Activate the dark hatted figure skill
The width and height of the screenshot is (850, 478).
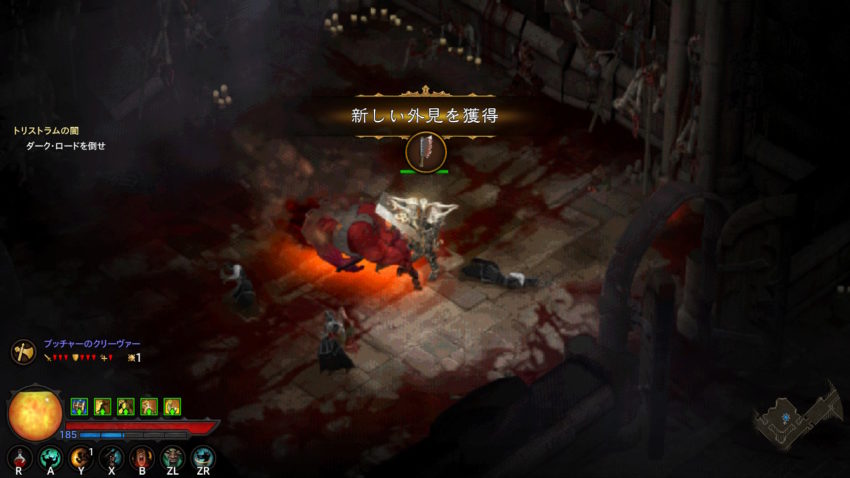(x=111, y=458)
